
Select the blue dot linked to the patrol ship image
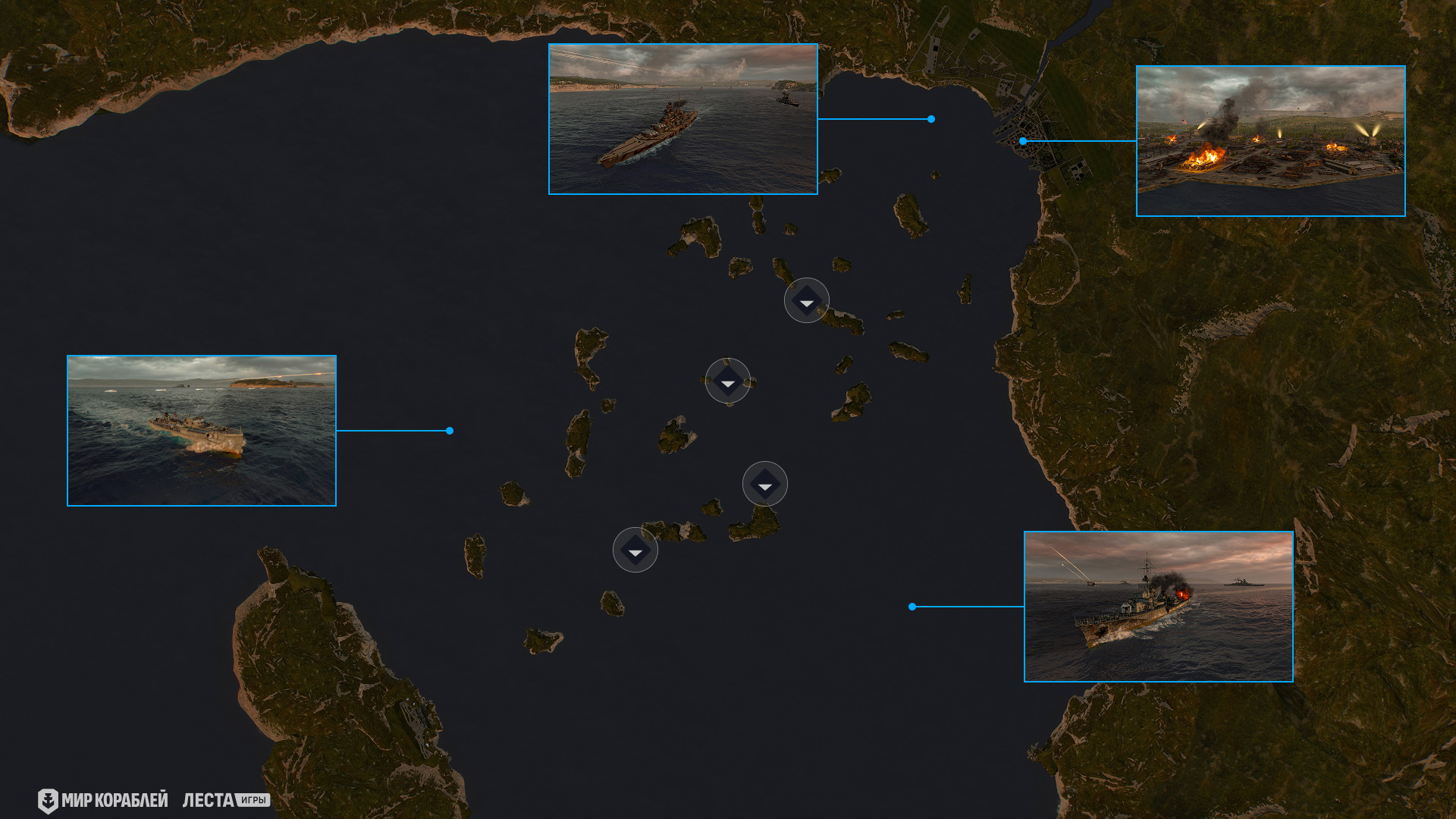point(450,431)
